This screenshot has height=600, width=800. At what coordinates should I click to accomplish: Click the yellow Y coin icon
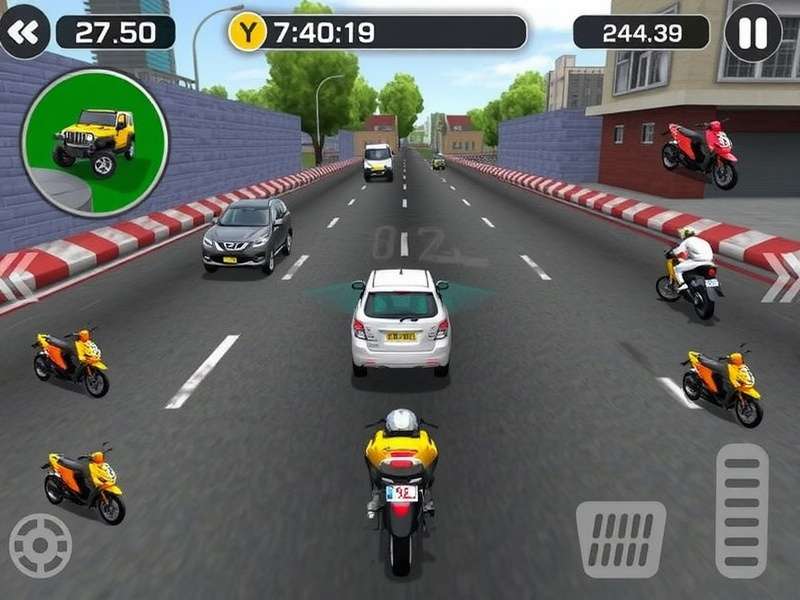tap(247, 32)
